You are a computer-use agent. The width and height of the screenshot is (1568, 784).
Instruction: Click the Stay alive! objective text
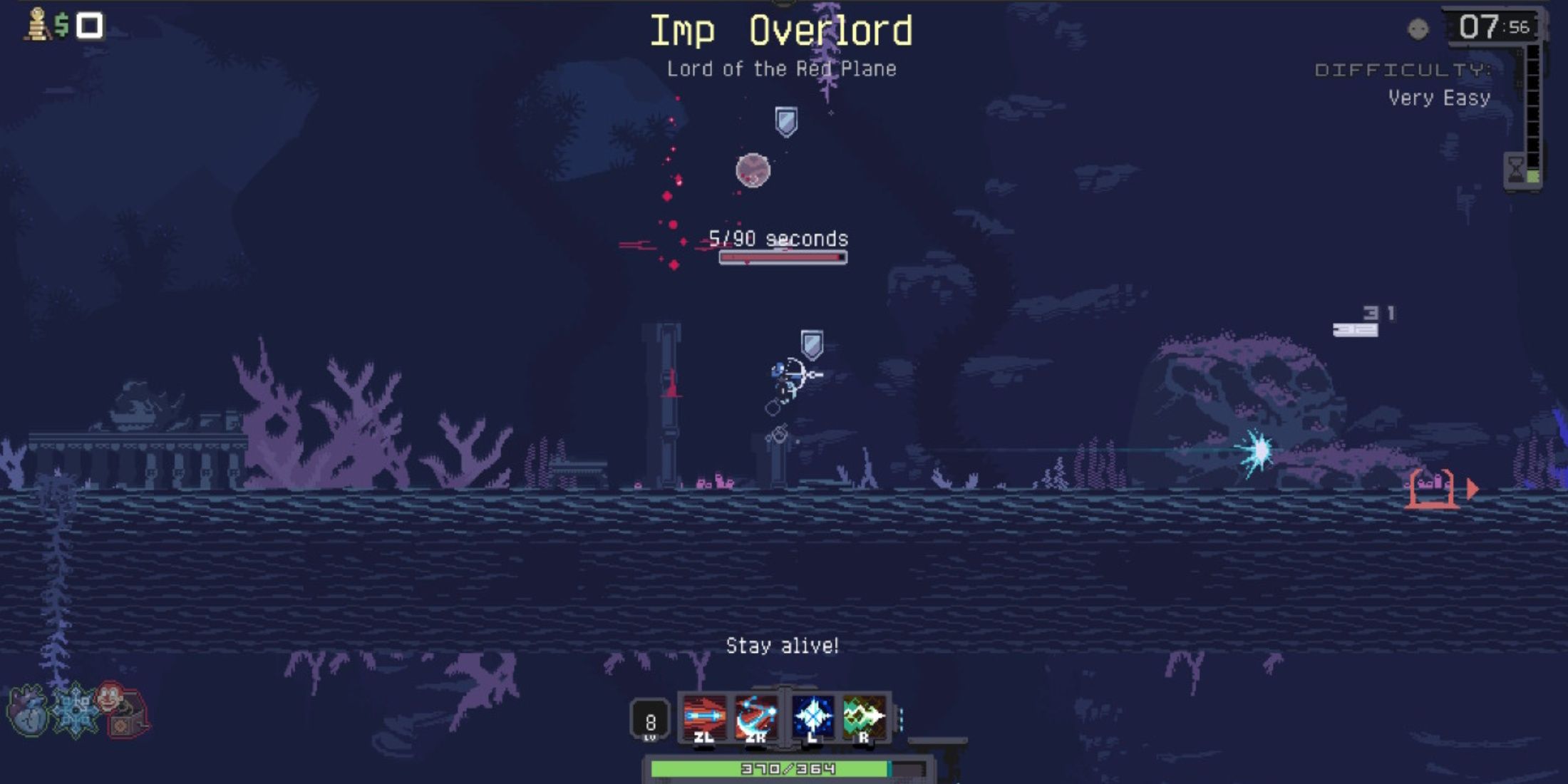coord(782,646)
